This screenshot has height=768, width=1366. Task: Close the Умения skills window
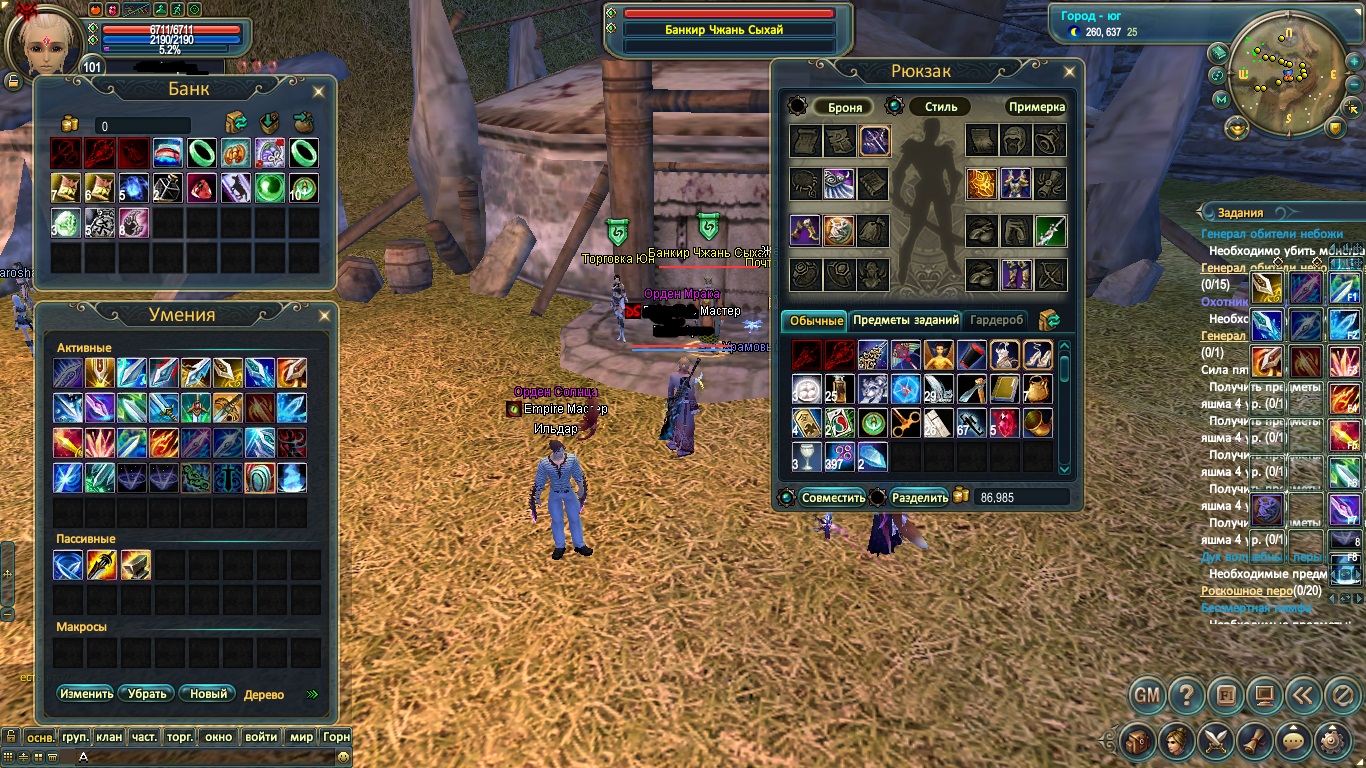(x=326, y=316)
